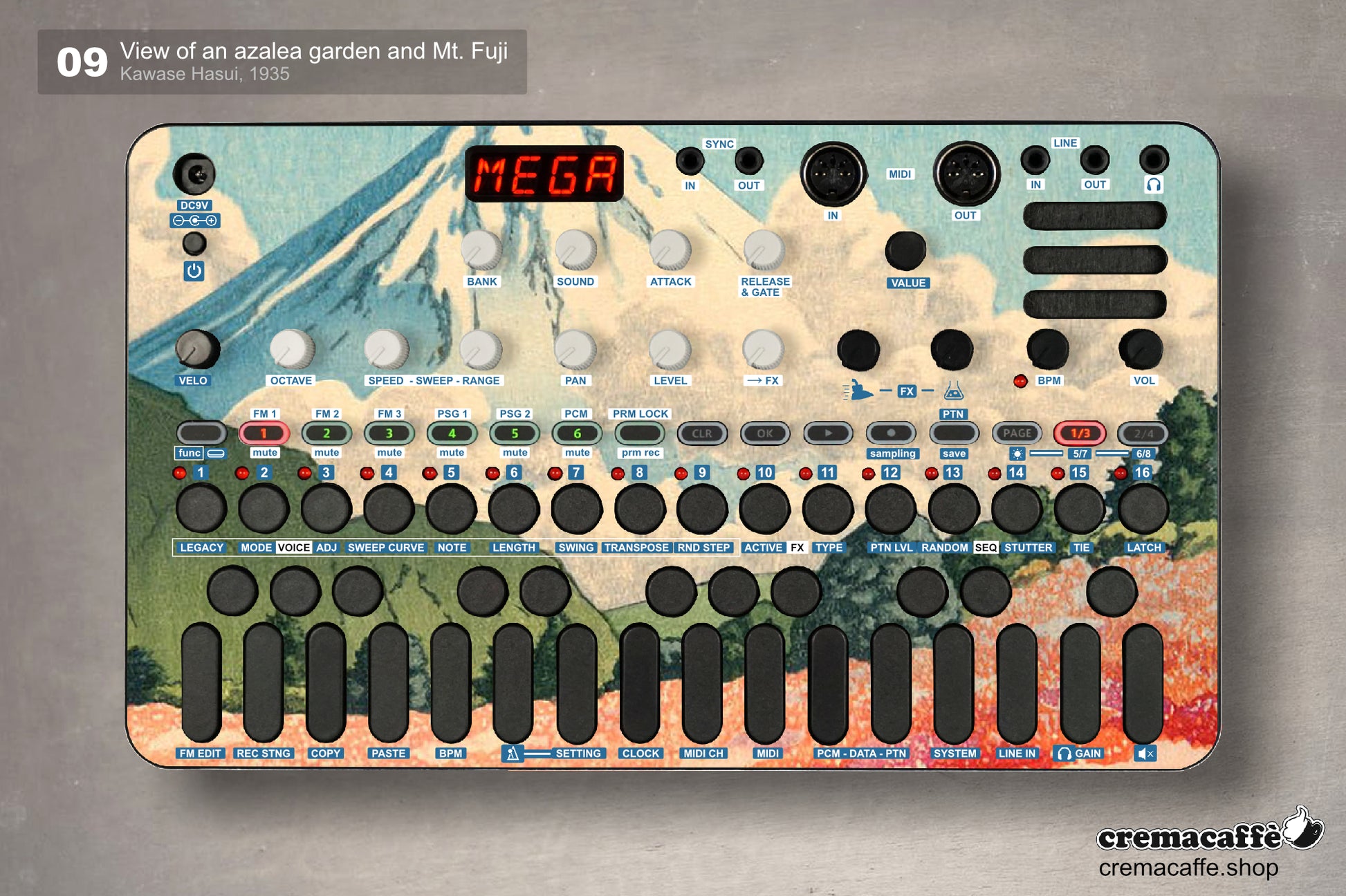
Task: Click the PAGE button
Action: coord(1017,433)
